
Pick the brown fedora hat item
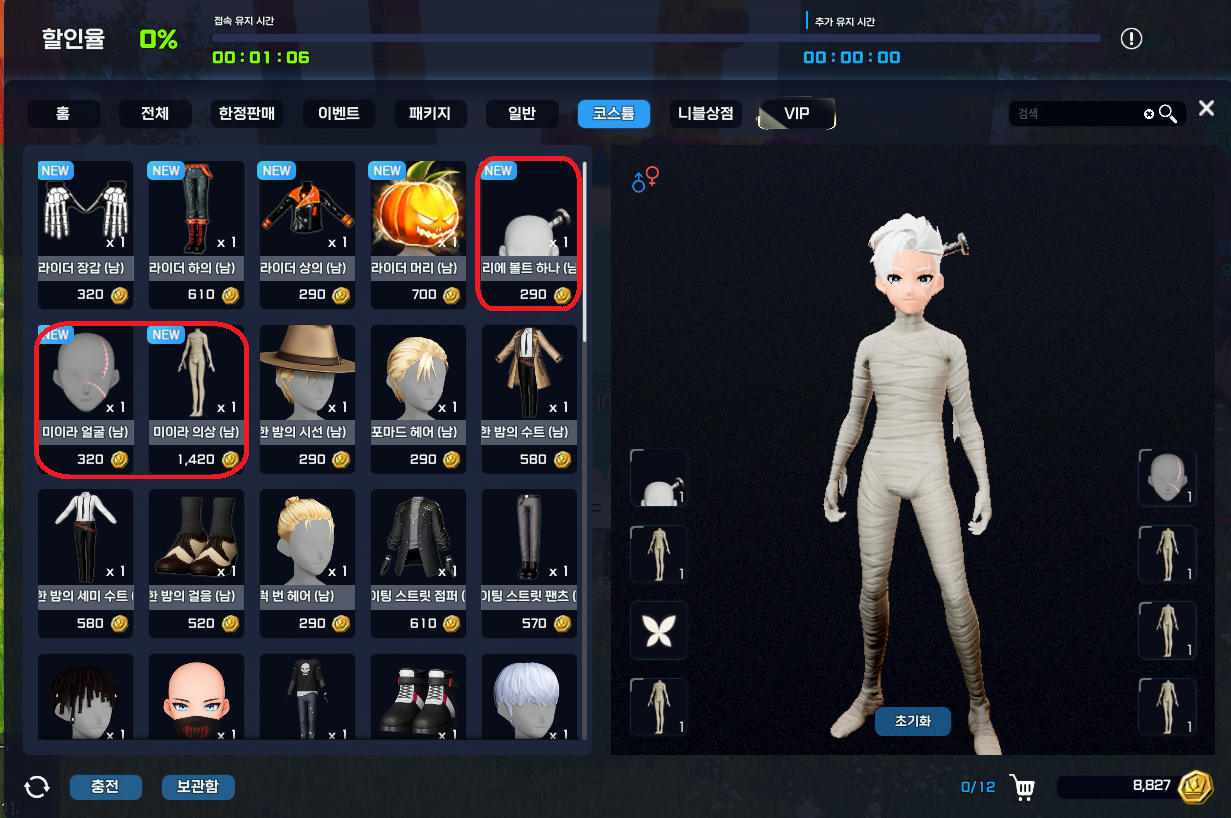[x=307, y=398]
